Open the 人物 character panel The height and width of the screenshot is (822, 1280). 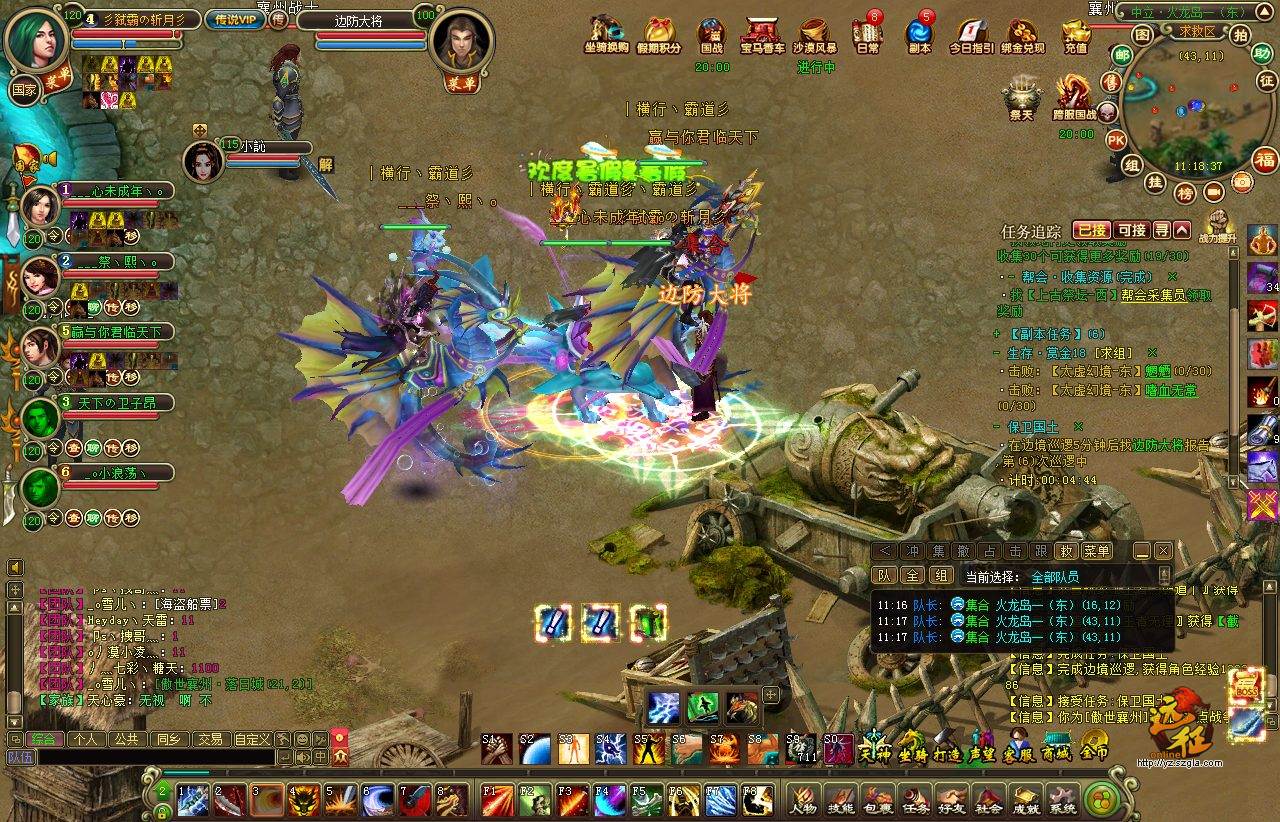(803, 799)
